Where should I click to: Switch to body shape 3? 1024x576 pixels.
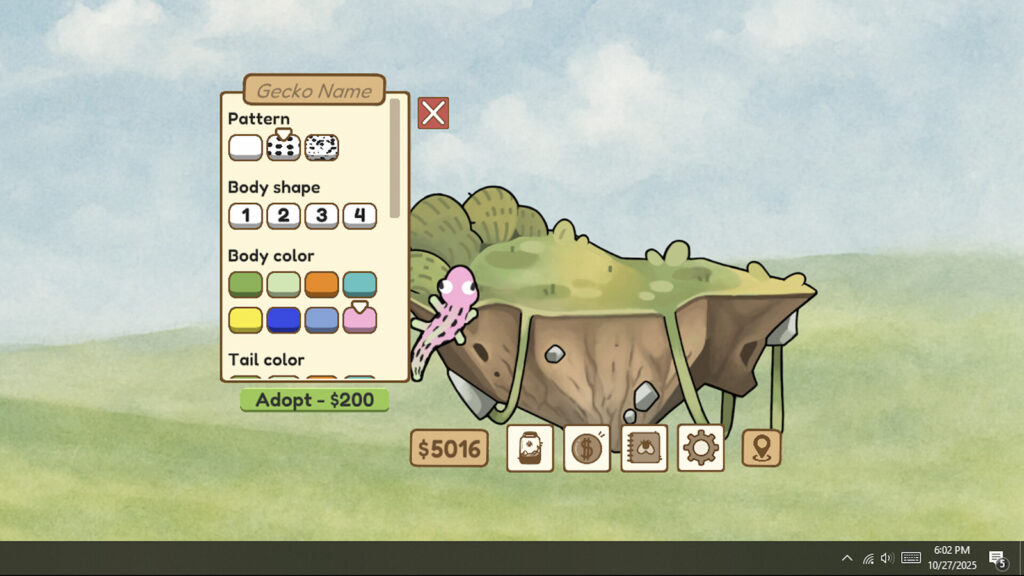pyautogui.click(x=321, y=215)
